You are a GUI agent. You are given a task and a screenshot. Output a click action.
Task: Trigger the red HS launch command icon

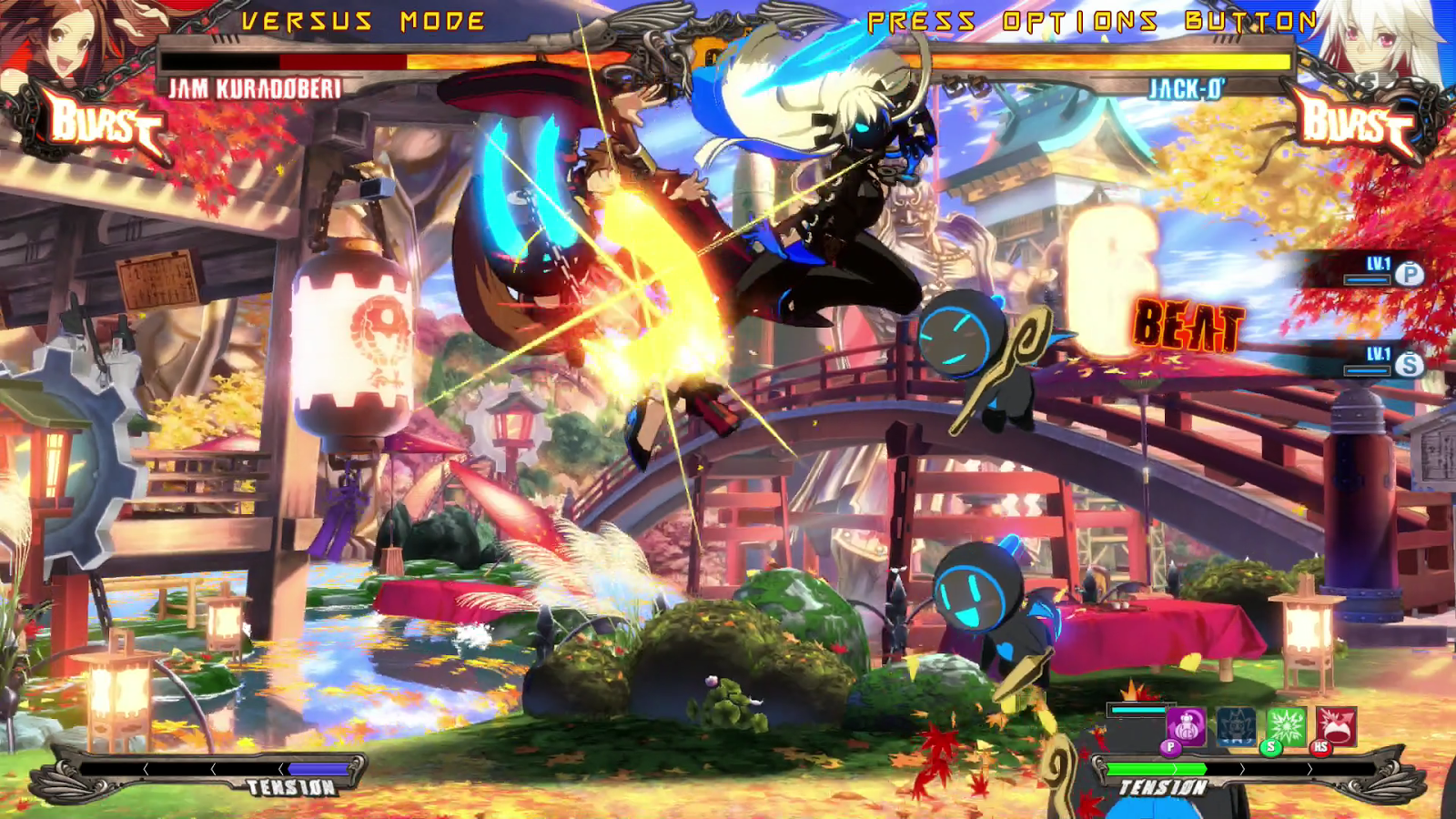tap(1335, 727)
